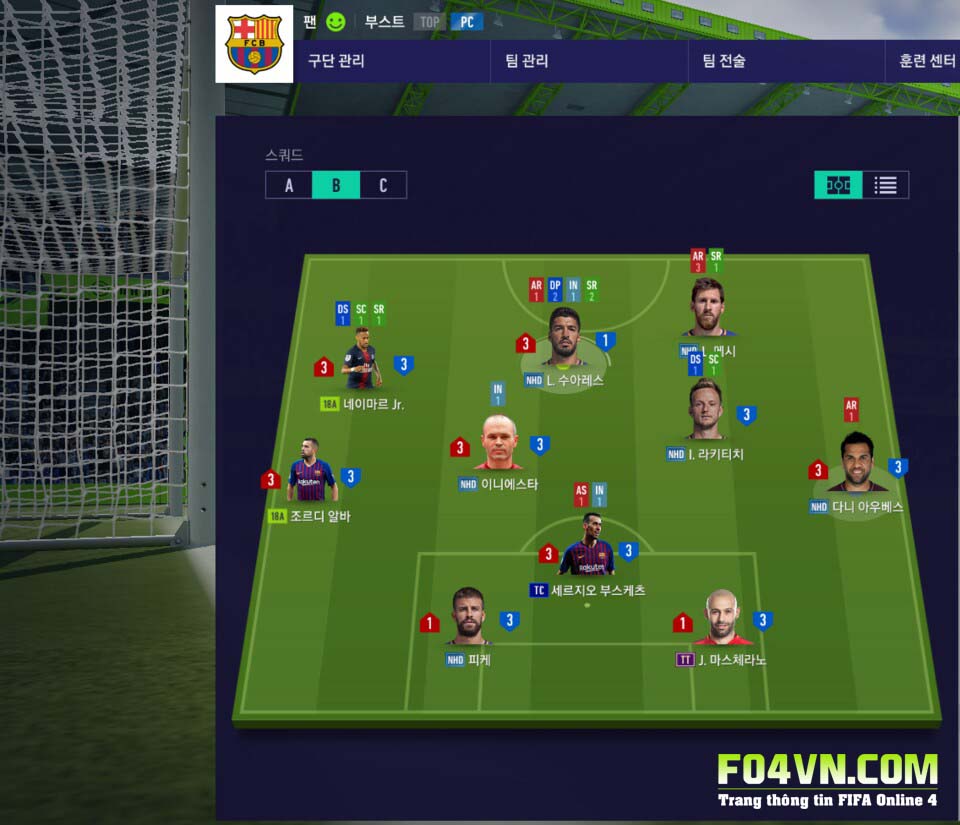Select squad B tab
960x825 pixels.
[x=336, y=185]
